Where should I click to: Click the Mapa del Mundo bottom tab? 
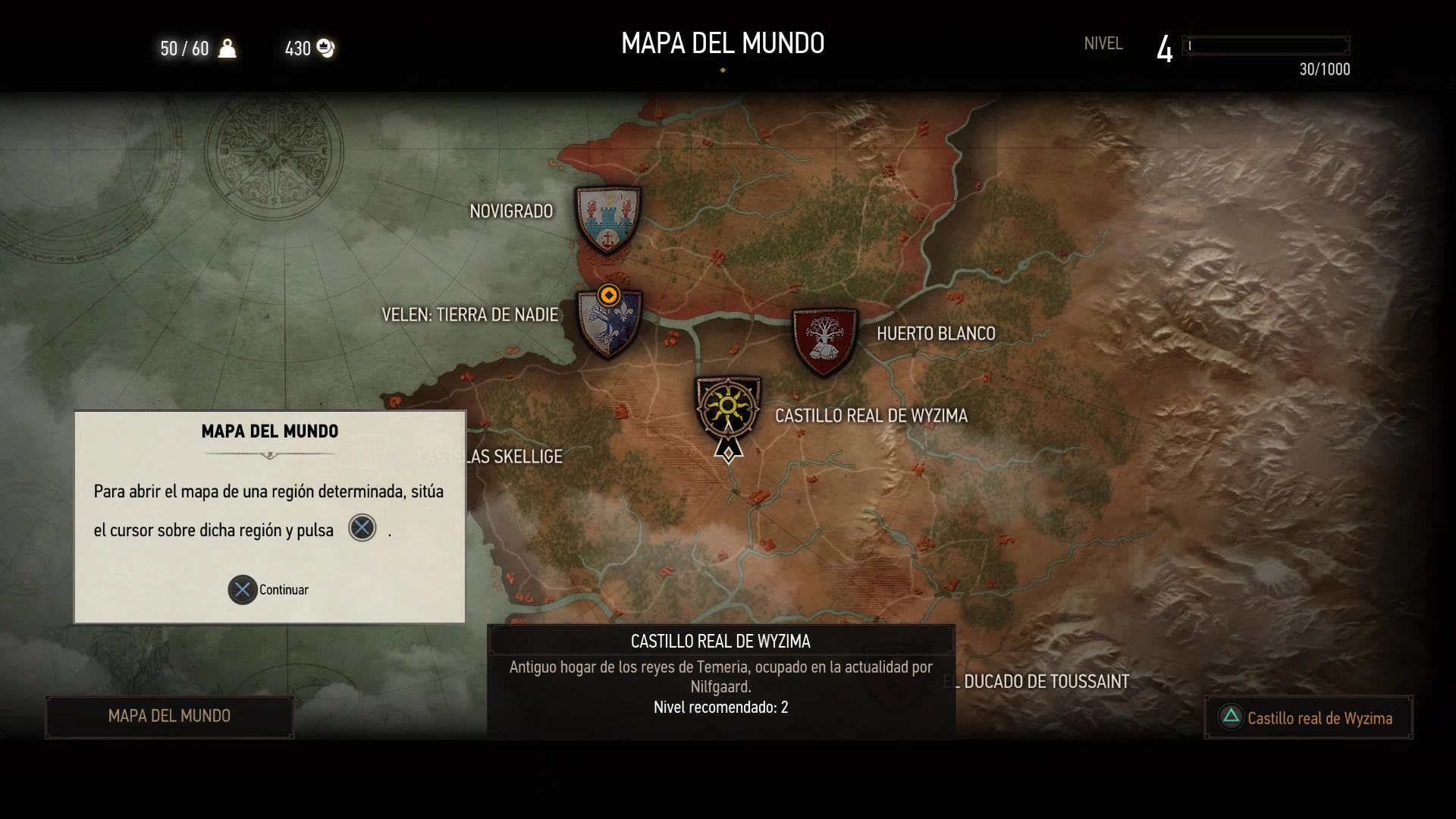[169, 716]
